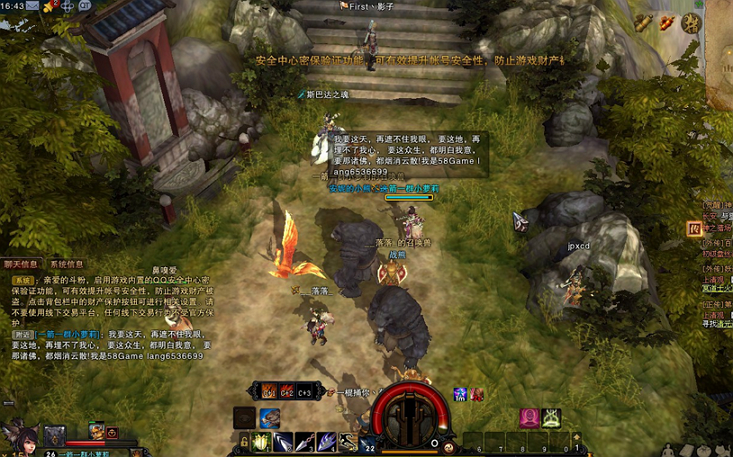Click the QT voice chat icon
The height and width of the screenshot is (457, 733).
[85, 6]
